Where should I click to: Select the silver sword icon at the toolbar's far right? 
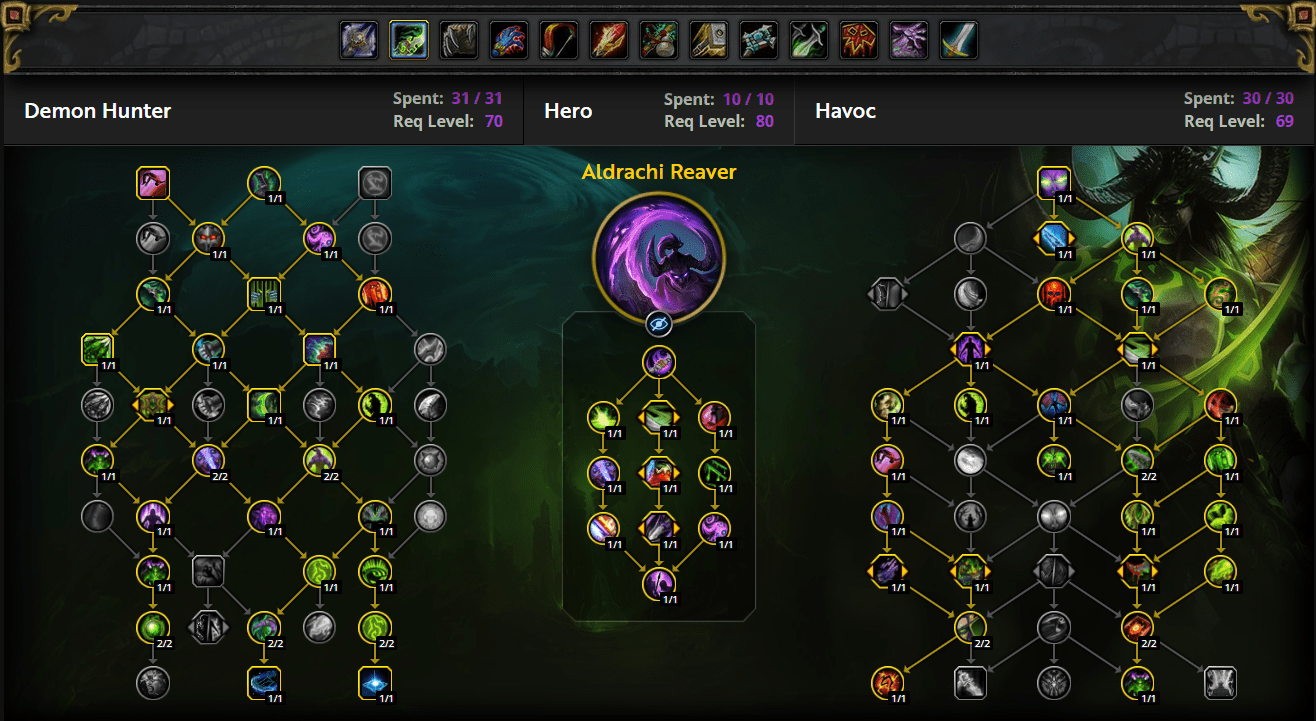pos(958,40)
